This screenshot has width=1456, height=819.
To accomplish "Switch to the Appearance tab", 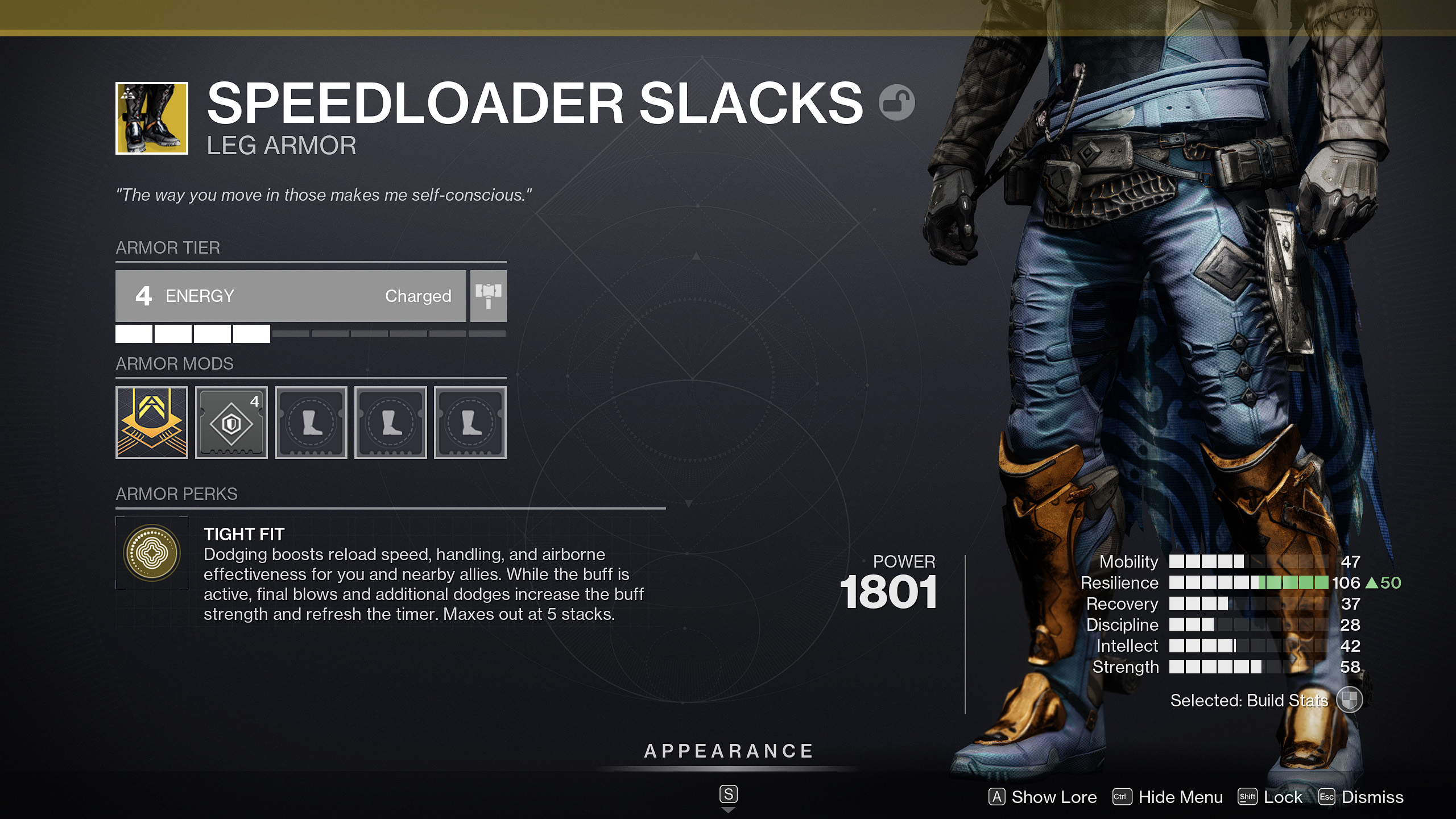I will [728, 750].
